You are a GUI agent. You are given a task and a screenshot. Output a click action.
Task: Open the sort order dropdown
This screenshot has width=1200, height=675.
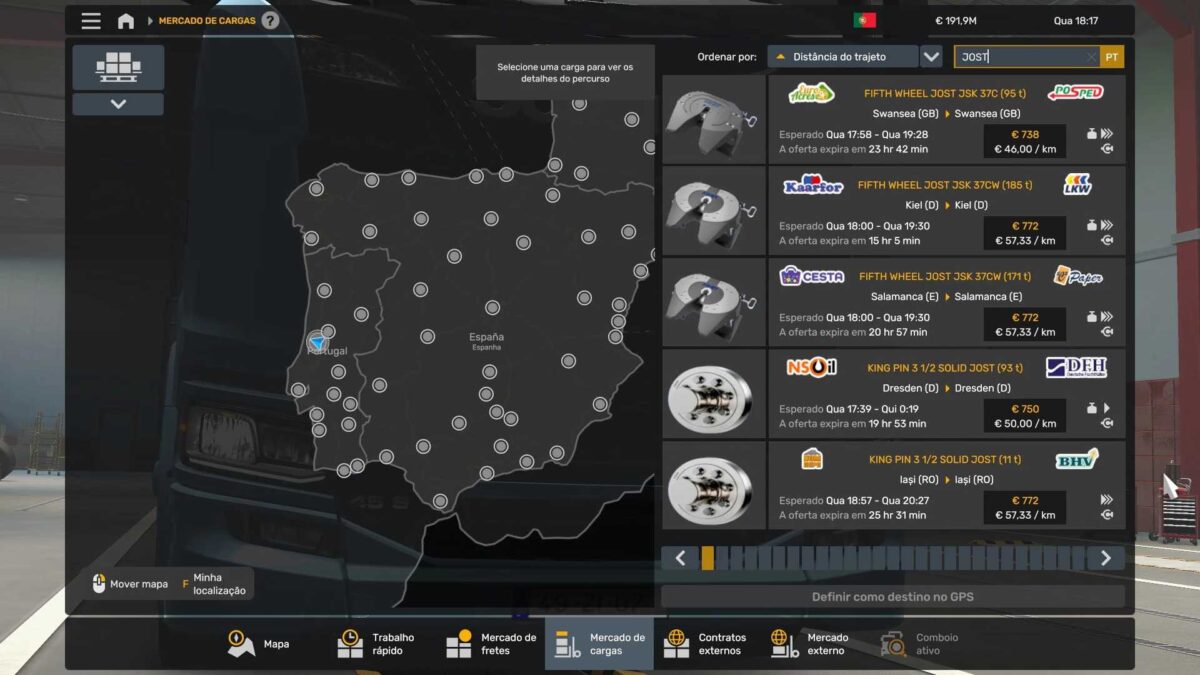931,57
